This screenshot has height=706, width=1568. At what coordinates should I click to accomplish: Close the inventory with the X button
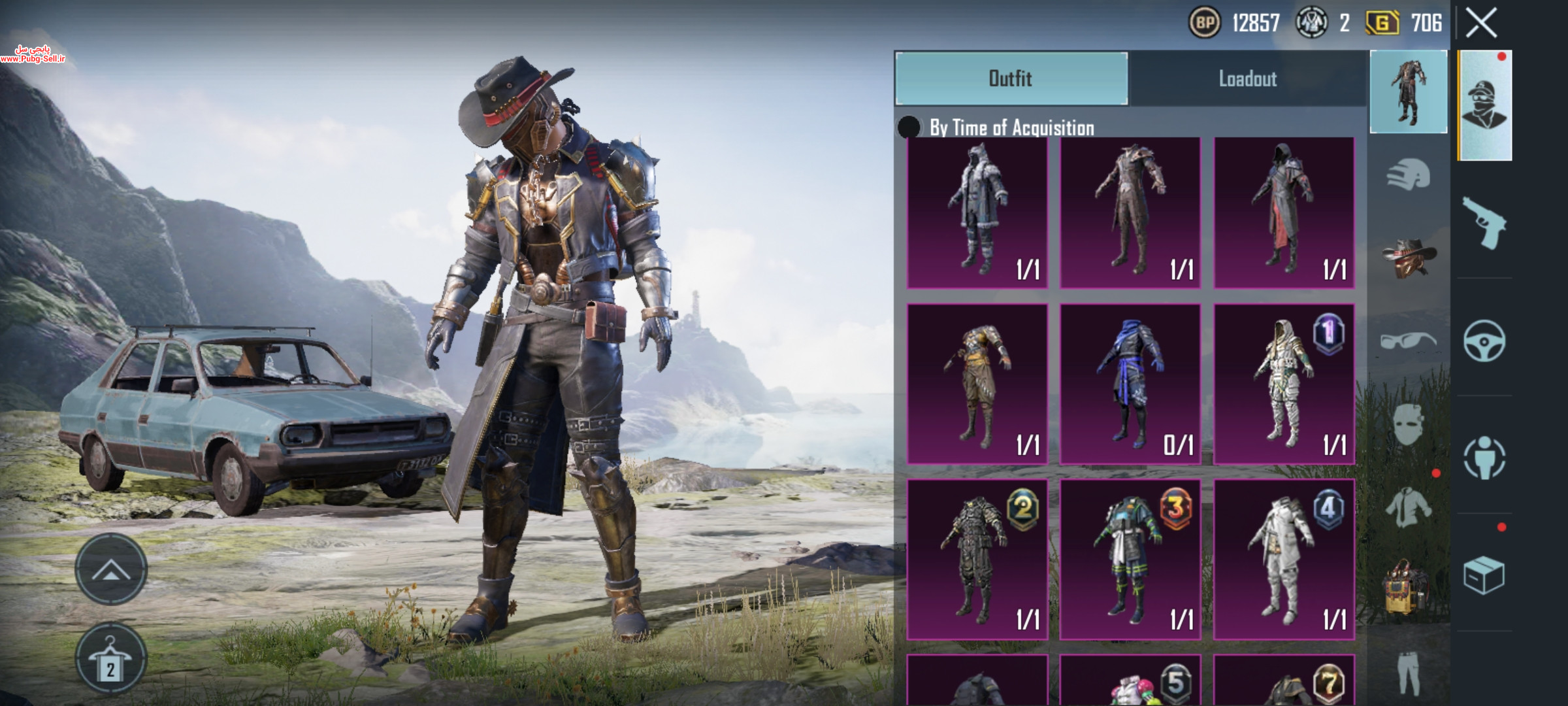click(1481, 24)
